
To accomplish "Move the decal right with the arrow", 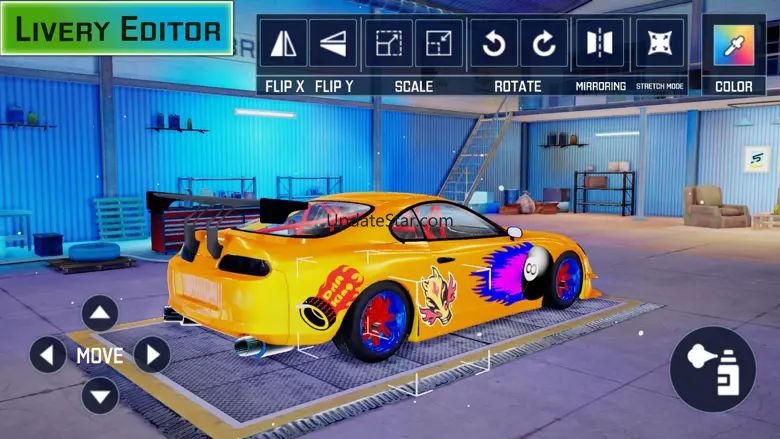I will click(152, 355).
